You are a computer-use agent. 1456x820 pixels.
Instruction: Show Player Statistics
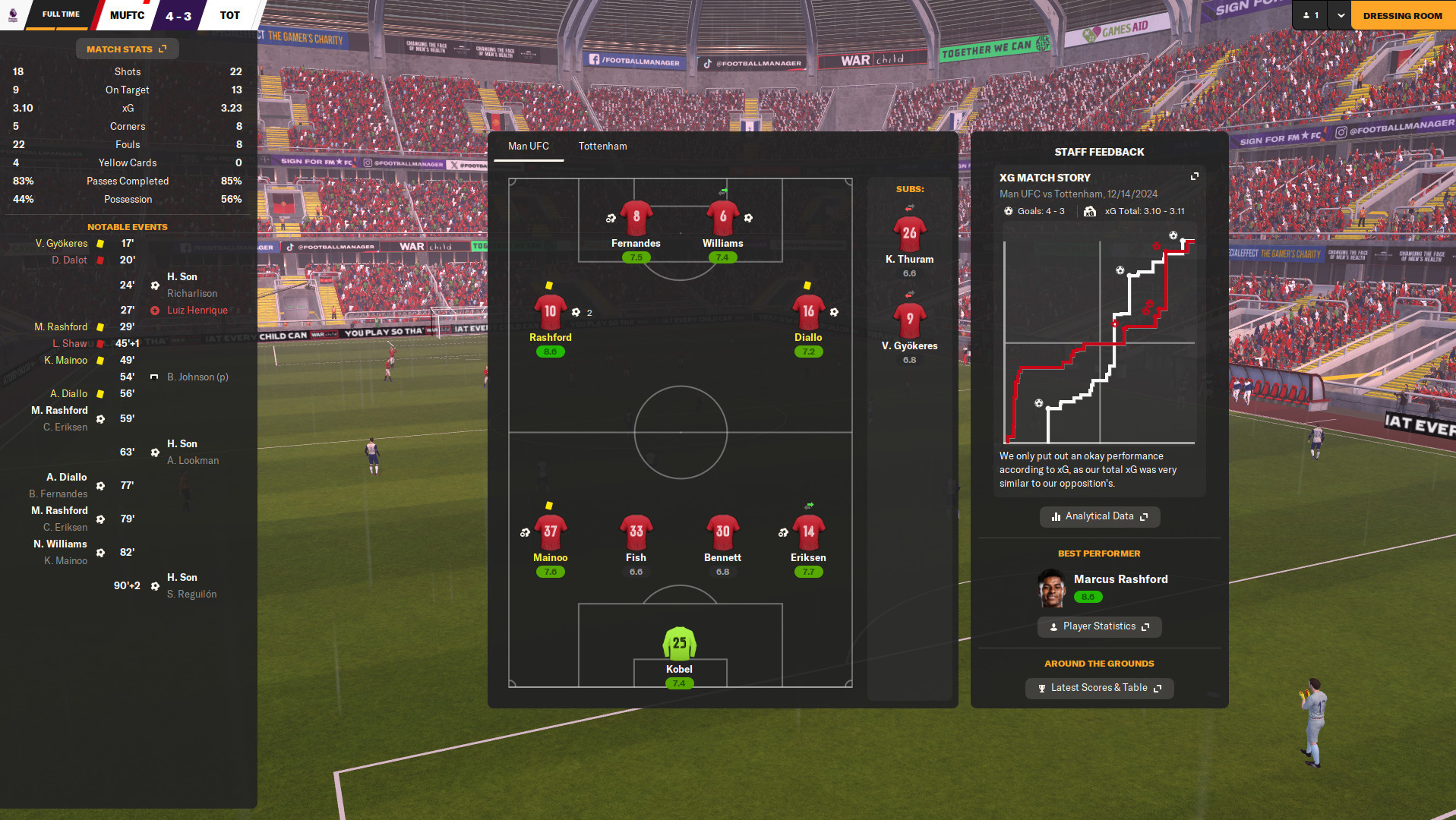coord(1099,626)
